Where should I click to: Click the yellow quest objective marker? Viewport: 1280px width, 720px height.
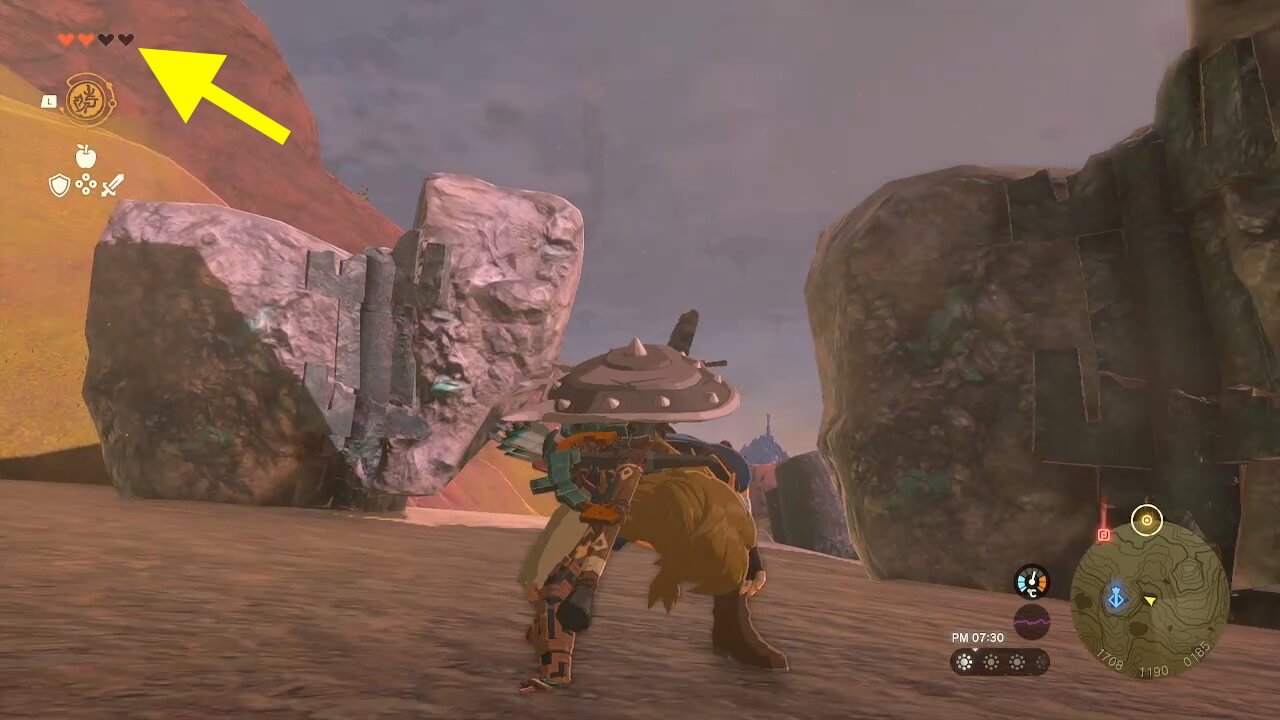click(1146, 519)
